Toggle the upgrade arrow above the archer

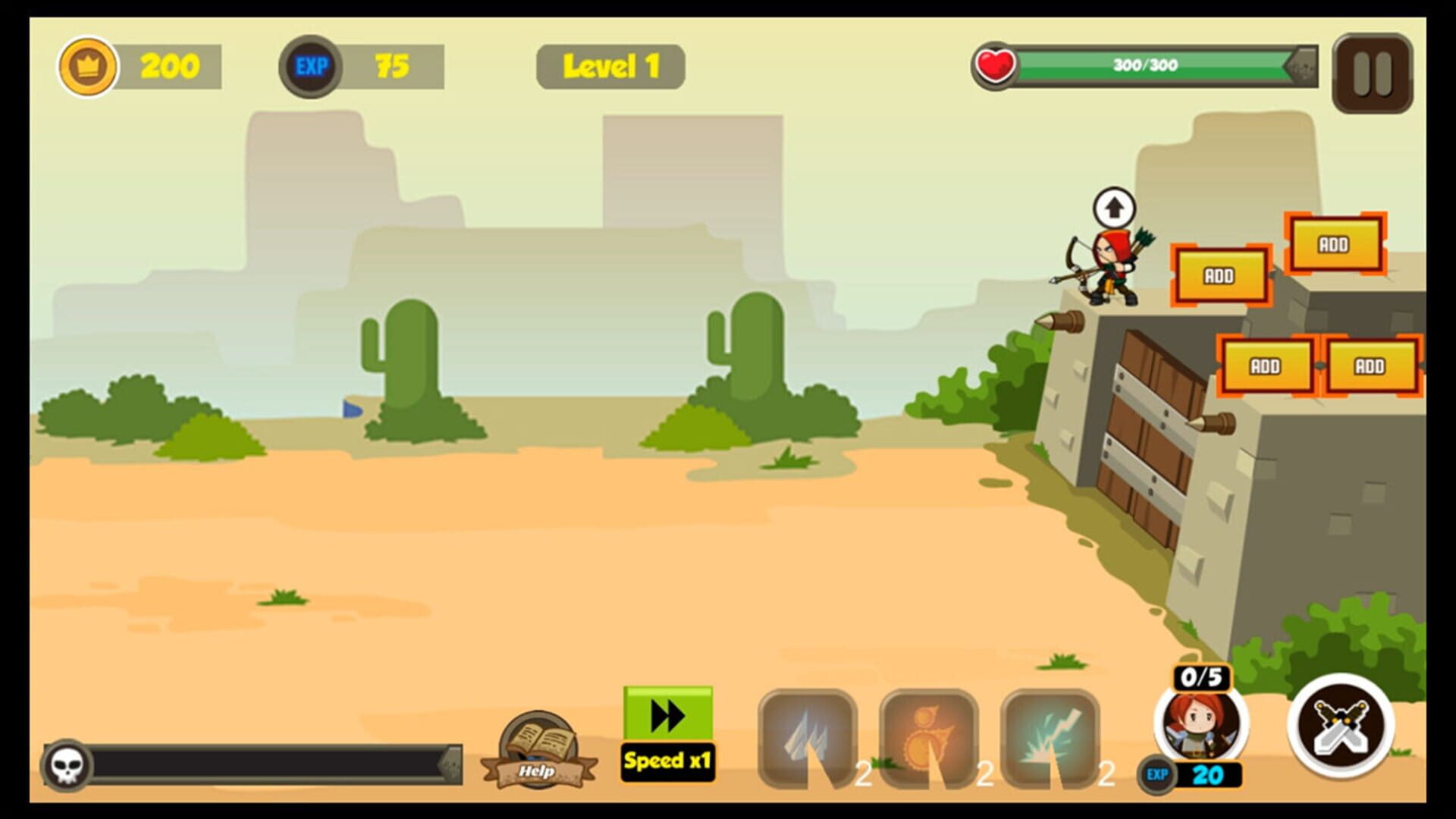pyautogui.click(x=1113, y=205)
